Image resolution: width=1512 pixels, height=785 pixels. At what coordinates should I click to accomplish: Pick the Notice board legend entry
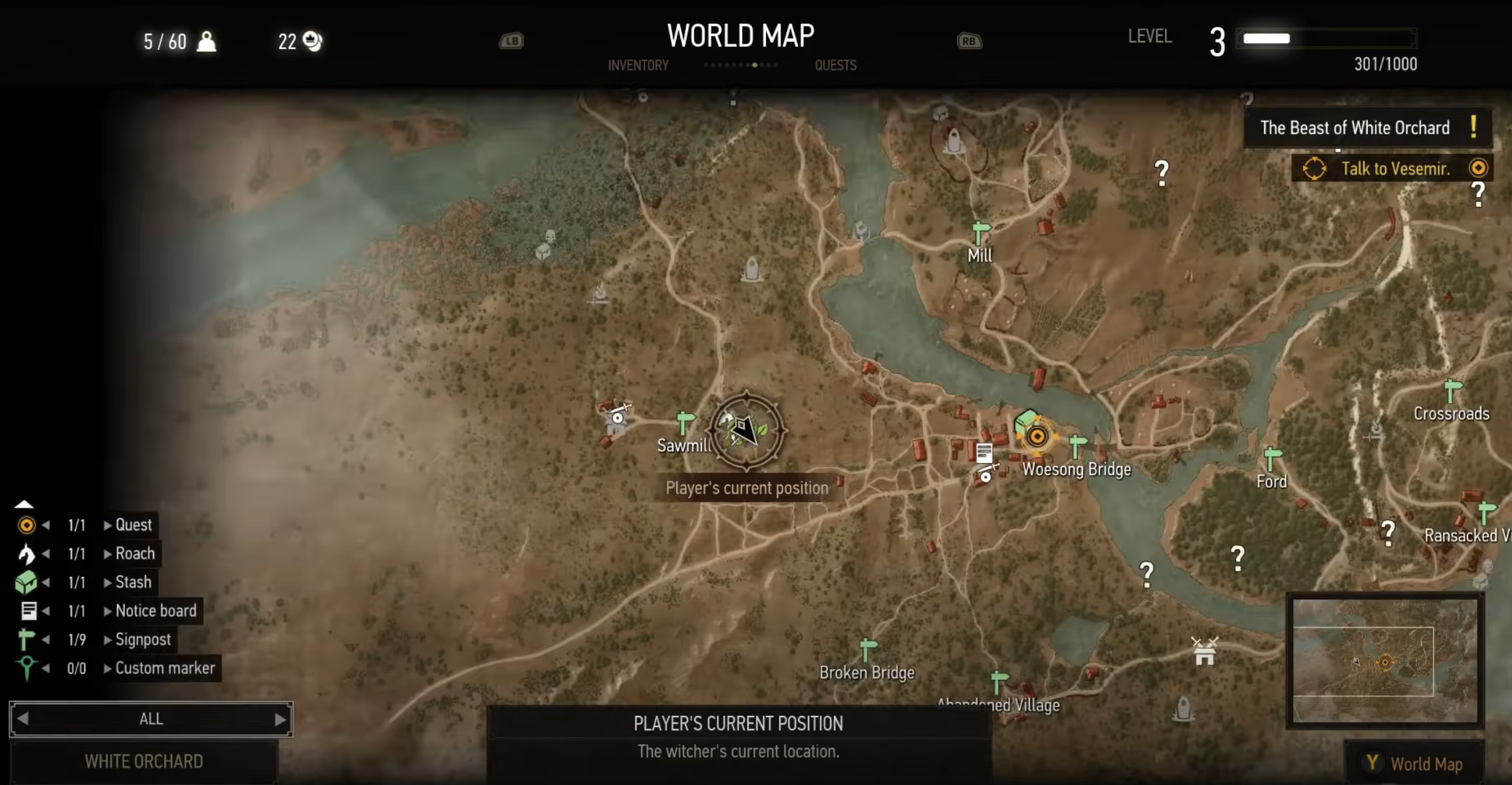(x=156, y=611)
